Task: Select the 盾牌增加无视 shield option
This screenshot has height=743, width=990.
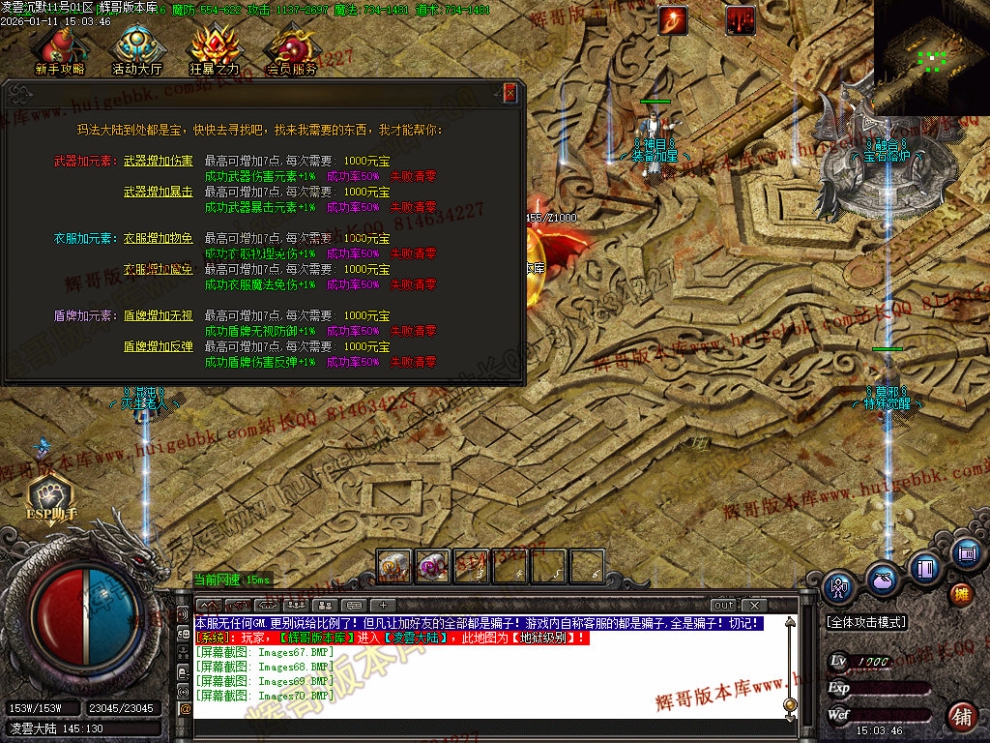Action: (x=158, y=315)
